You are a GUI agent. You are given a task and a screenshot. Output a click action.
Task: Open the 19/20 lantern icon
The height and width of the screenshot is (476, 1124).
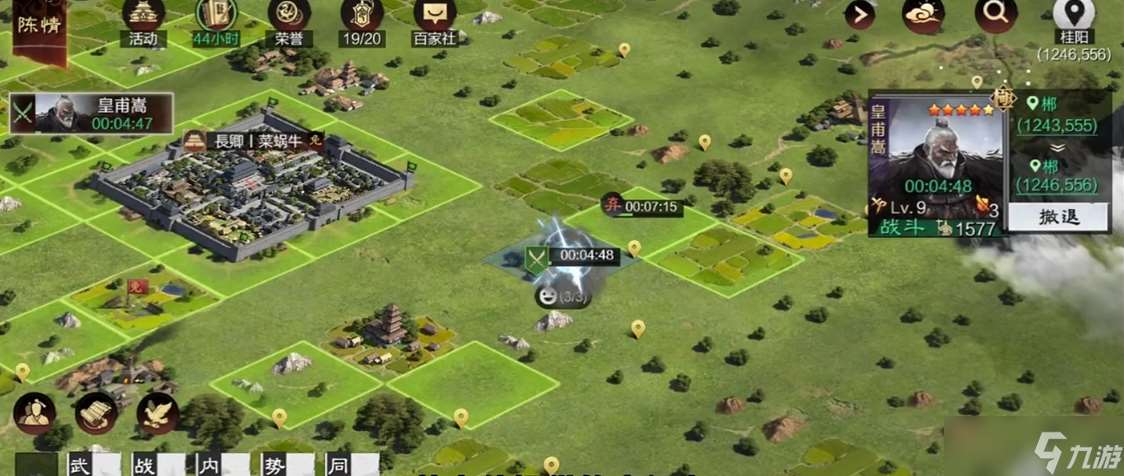click(x=361, y=19)
